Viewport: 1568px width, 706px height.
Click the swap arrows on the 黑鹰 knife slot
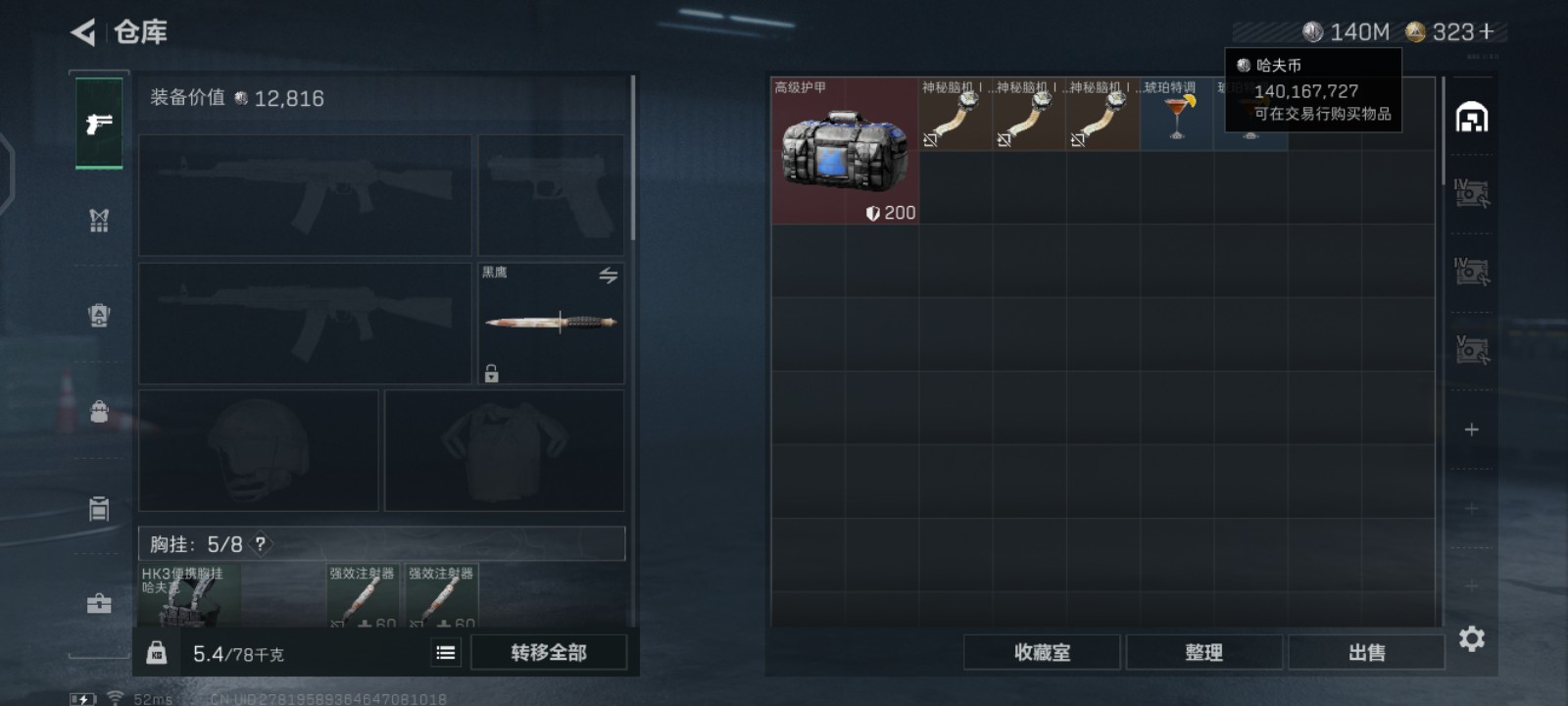(608, 277)
